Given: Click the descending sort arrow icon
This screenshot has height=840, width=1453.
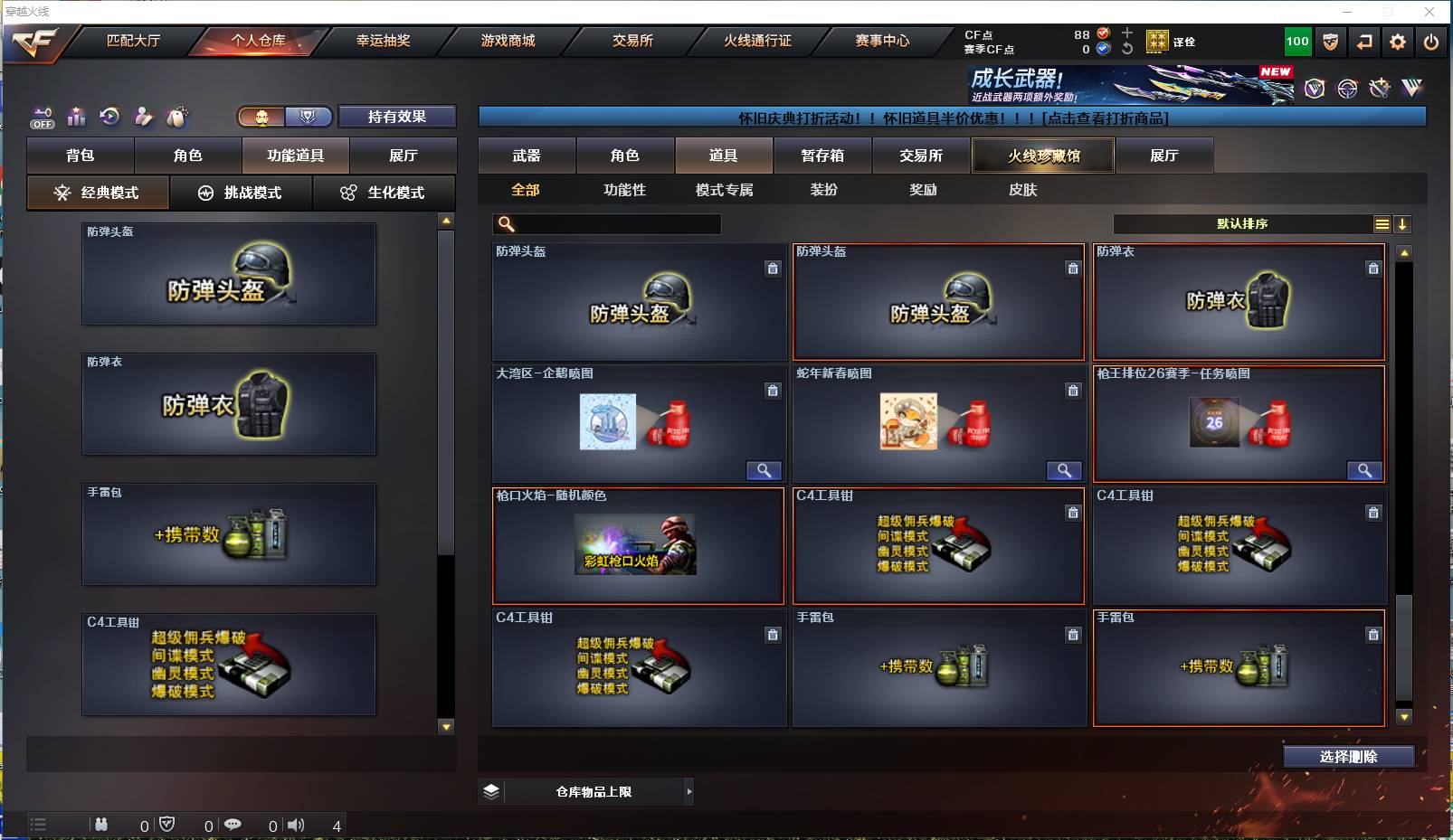Looking at the screenshot, I should 1403,223.
